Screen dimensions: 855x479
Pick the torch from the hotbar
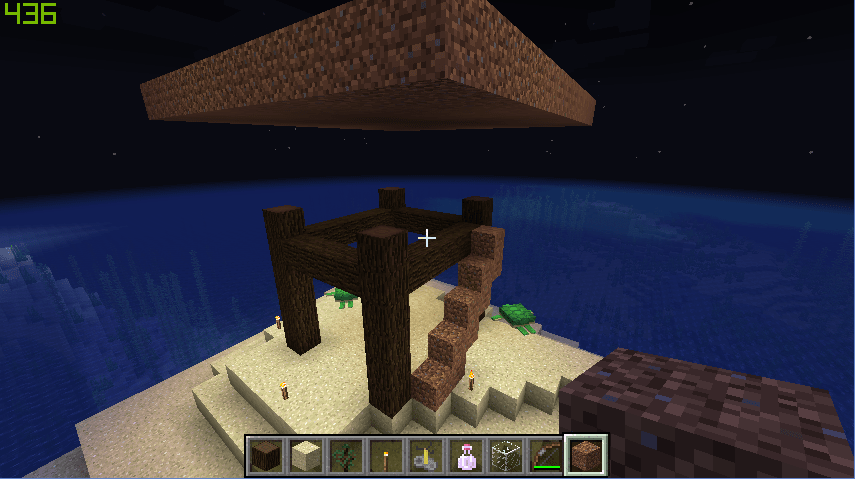tap(387, 456)
